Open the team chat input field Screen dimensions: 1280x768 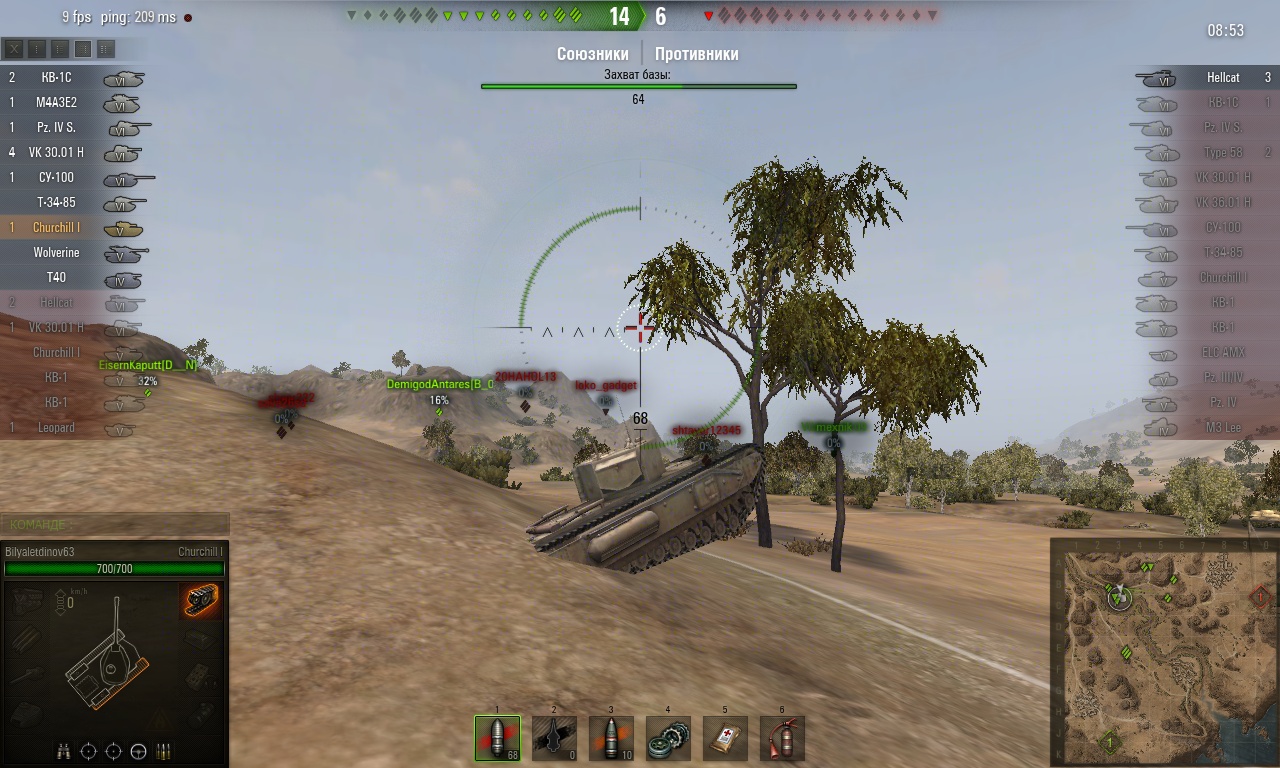coord(115,524)
